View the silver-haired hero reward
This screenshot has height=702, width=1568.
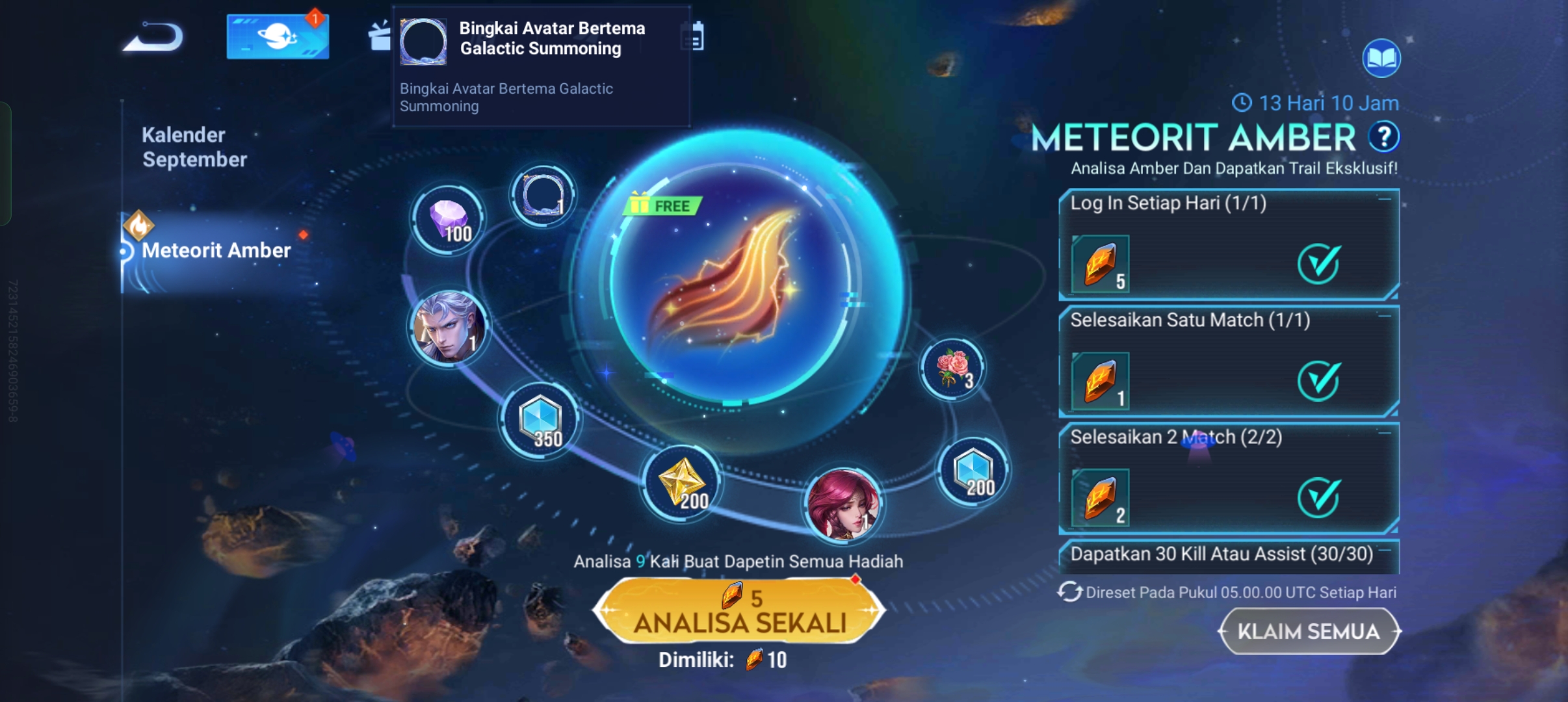click(448, 327)
